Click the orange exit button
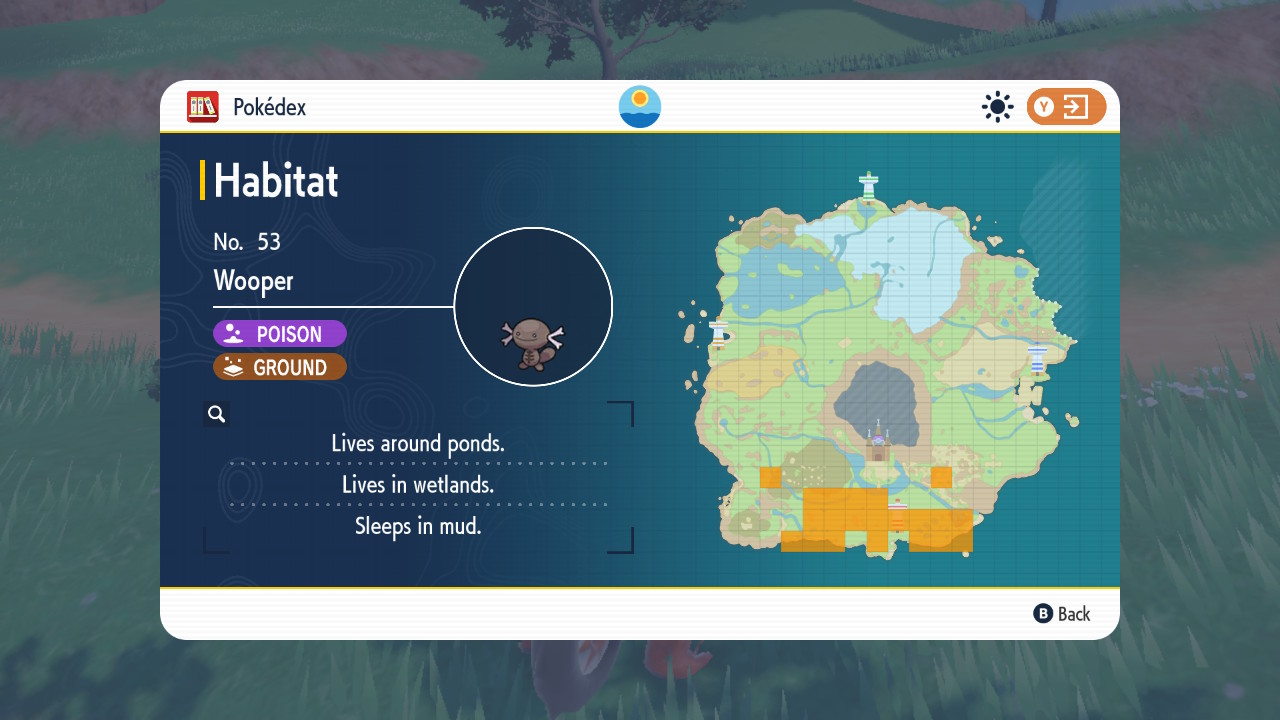The image size is (1280, 720). click(x=1066, y=107)
